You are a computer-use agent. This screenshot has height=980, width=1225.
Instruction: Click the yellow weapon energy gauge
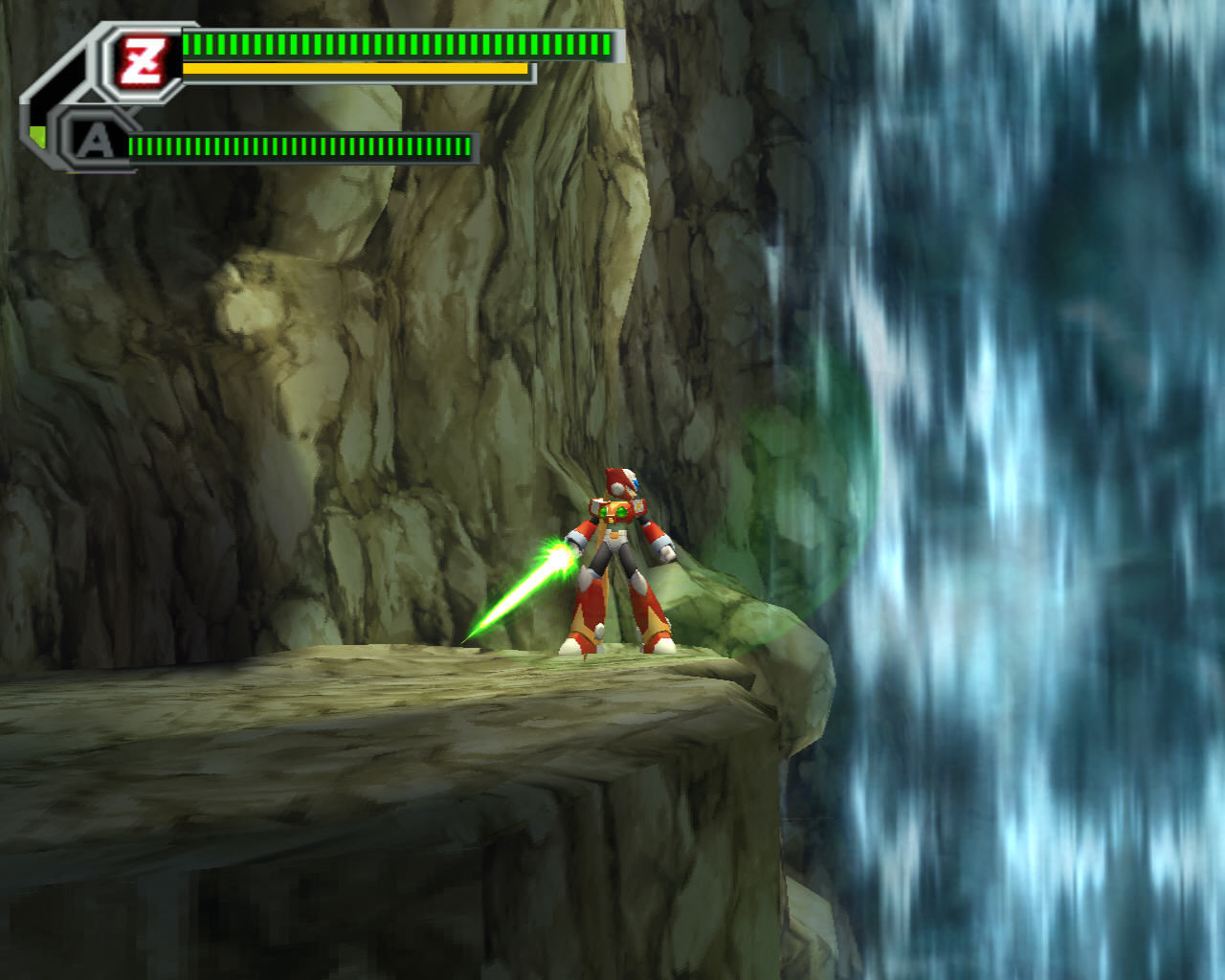(354, 69)
